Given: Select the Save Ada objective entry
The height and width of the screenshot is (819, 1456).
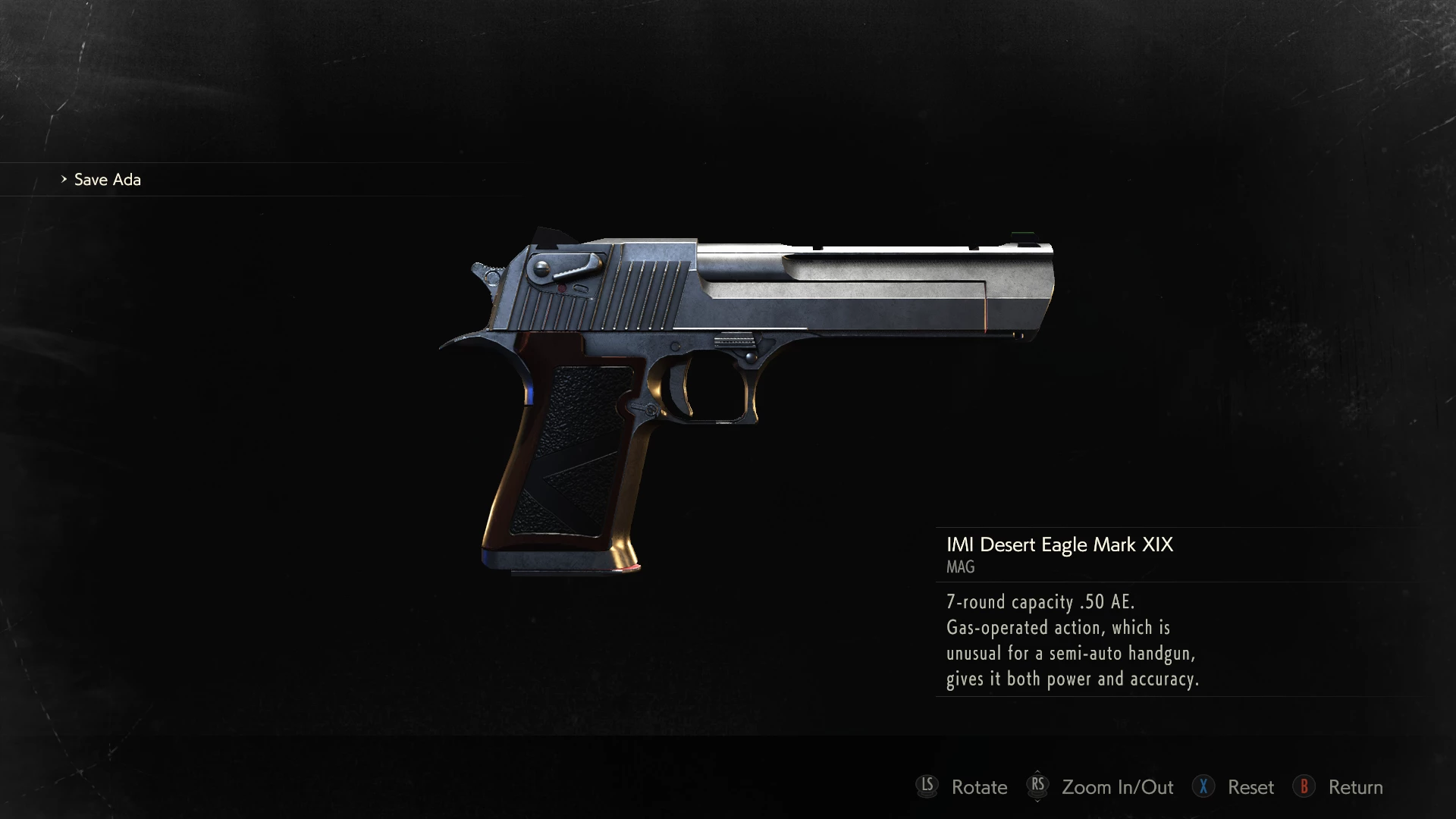Looking at the screenshot, I should coord(107,180).
